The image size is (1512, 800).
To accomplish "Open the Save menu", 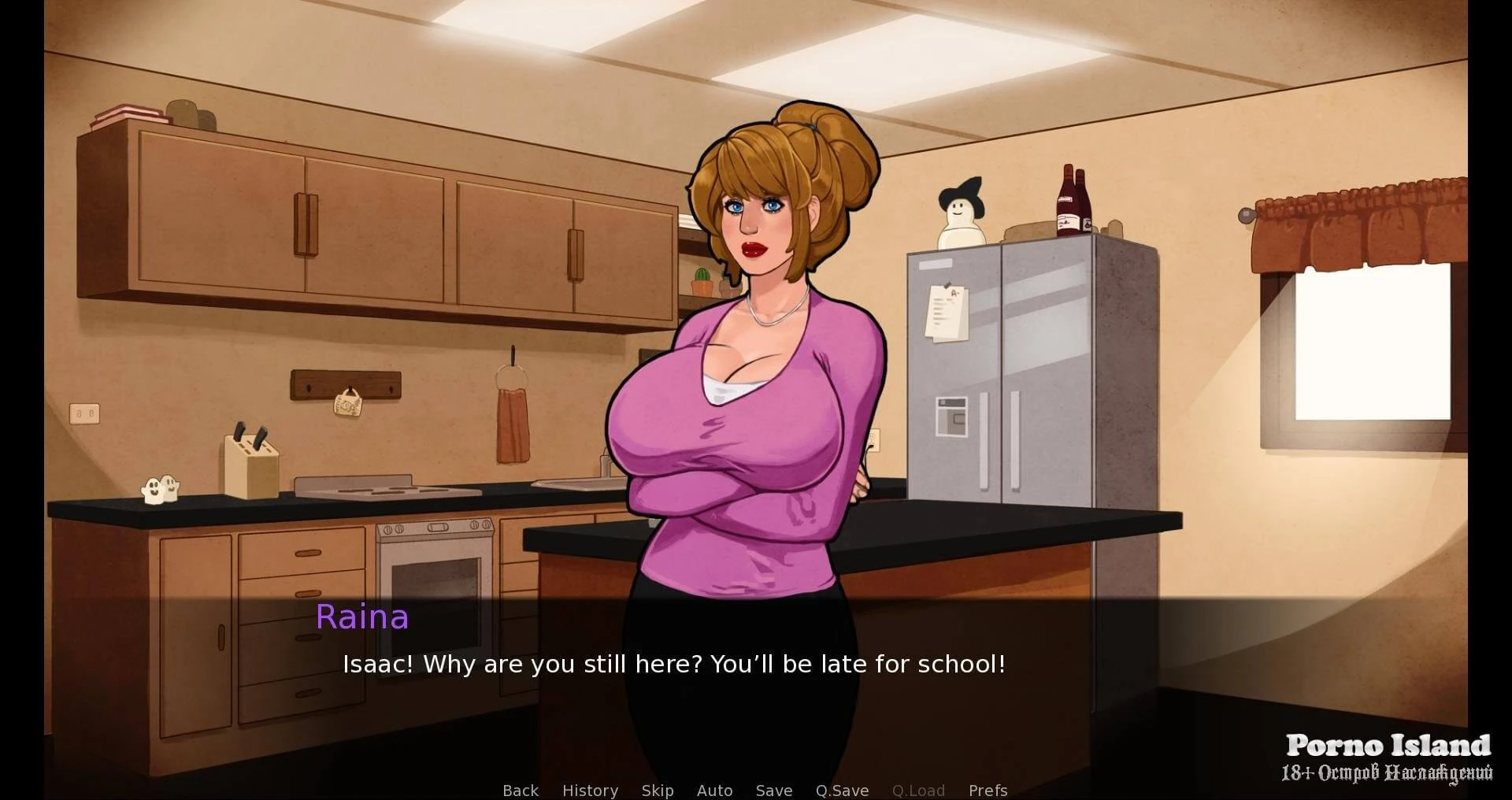I will coord(774,790).
